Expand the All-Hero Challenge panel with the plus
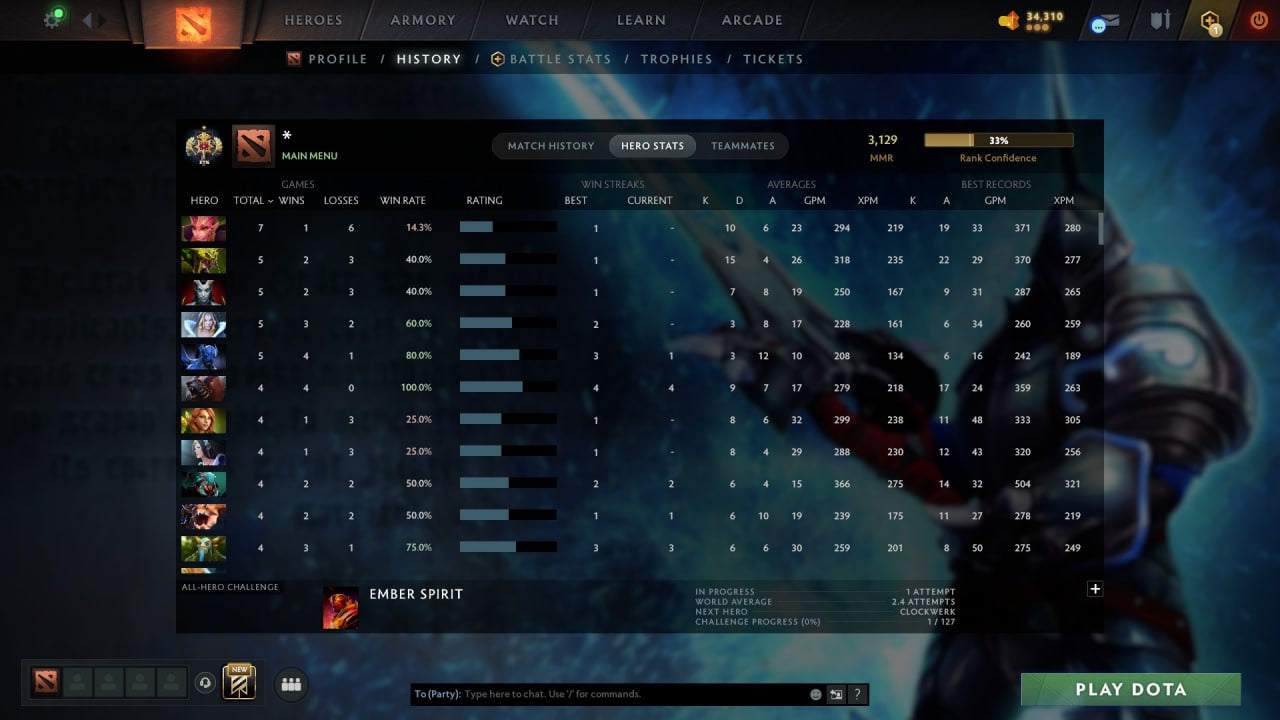 pyautogui.click(x=1094, y=589)
